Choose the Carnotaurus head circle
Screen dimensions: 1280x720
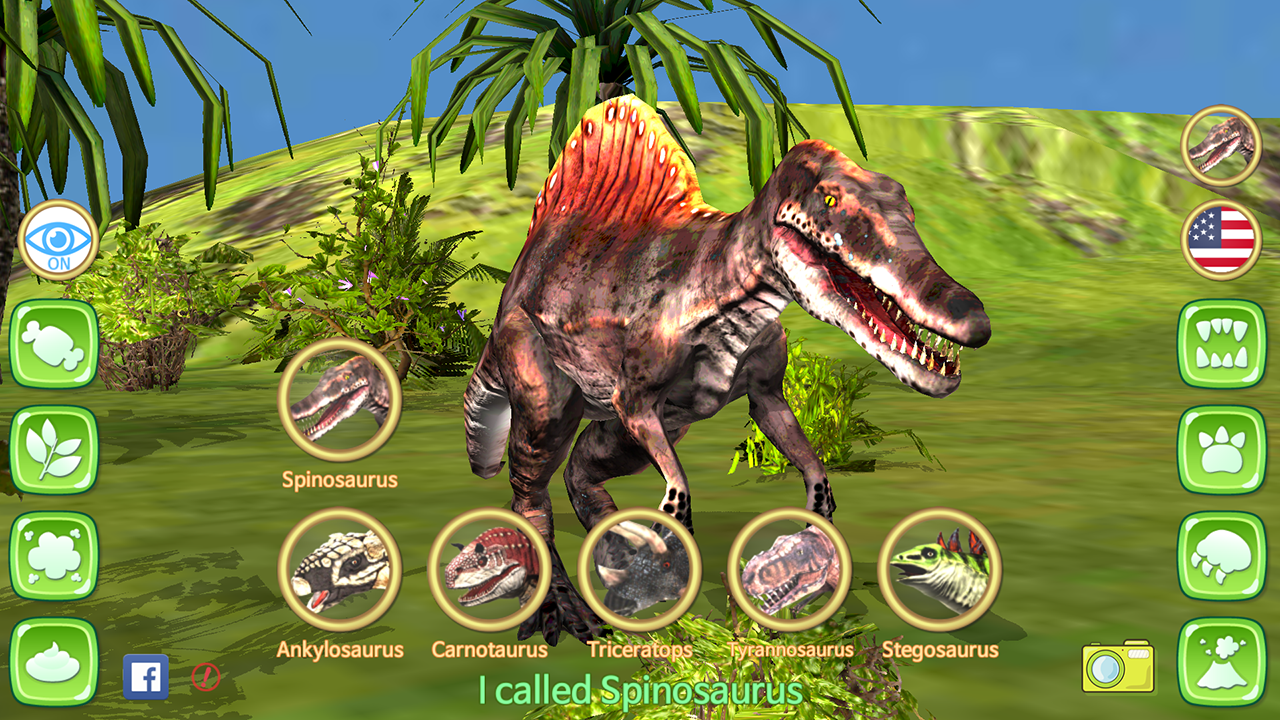[x=491, y=570]
